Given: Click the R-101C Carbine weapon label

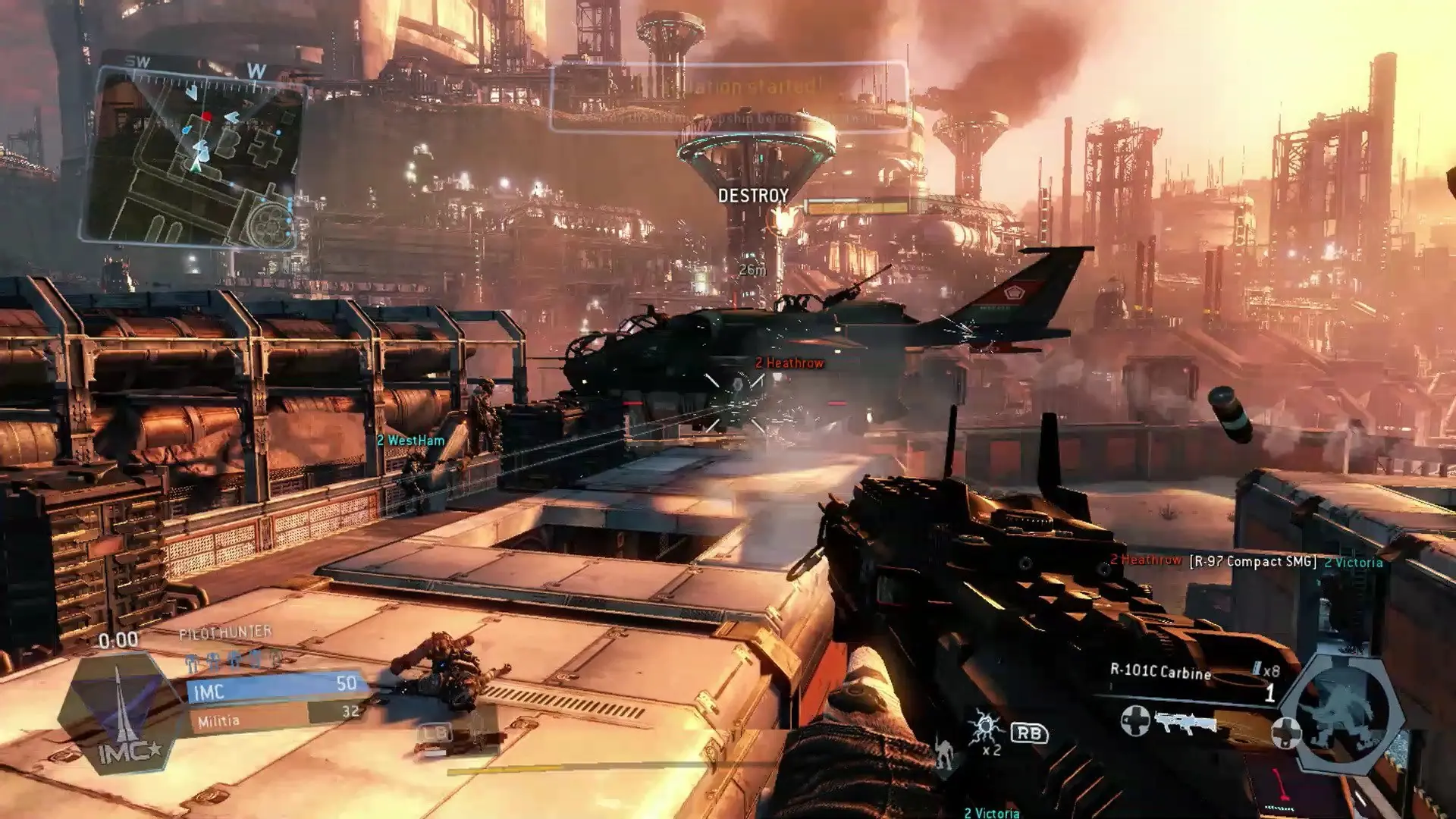Looking at the screenshot, I should (1160, 671).
